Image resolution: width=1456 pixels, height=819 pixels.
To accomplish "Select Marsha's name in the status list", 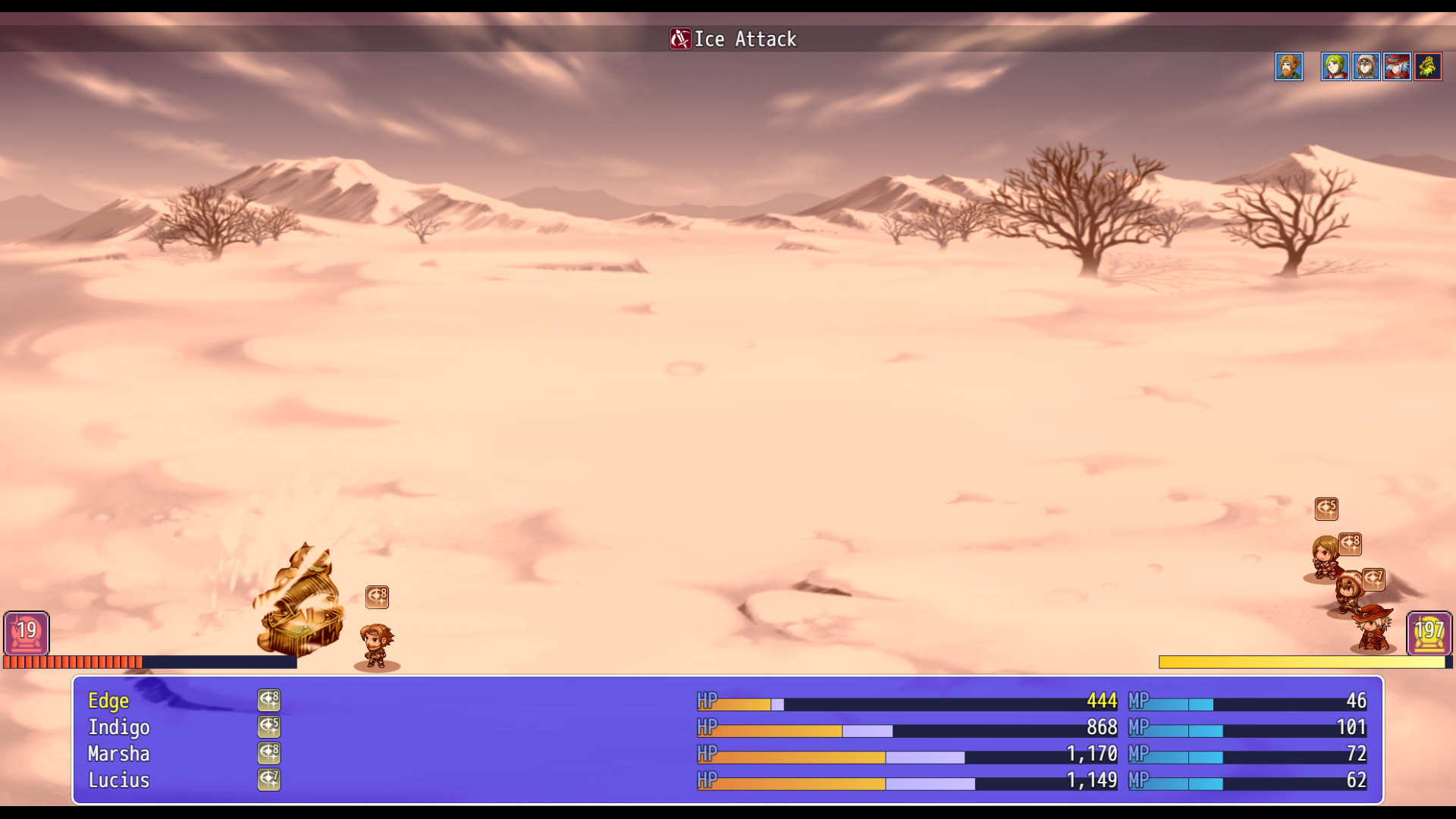I will click(x=118, y=754).
